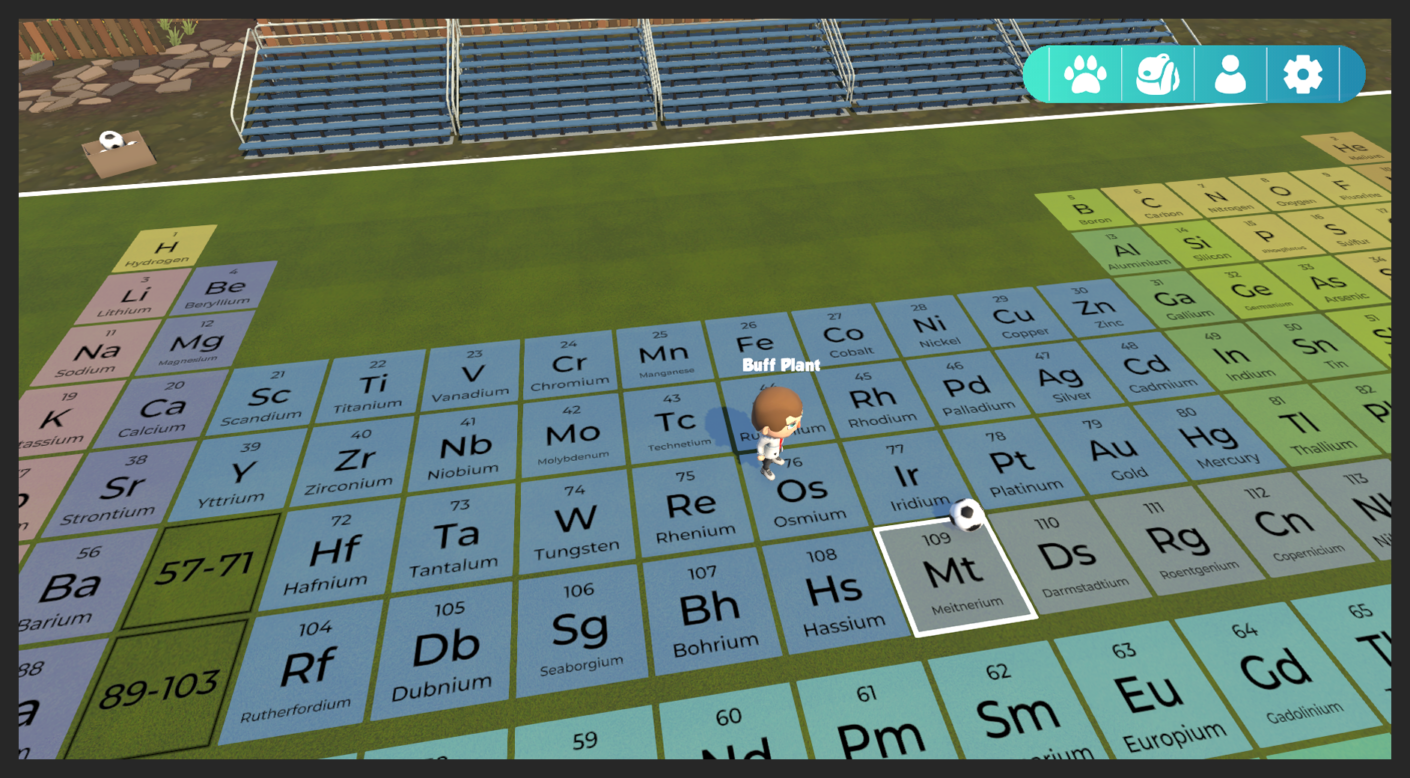Screen dimensions: 1410x778
Task: Open the pets menu paw icon
Action: pos(1085,74)
